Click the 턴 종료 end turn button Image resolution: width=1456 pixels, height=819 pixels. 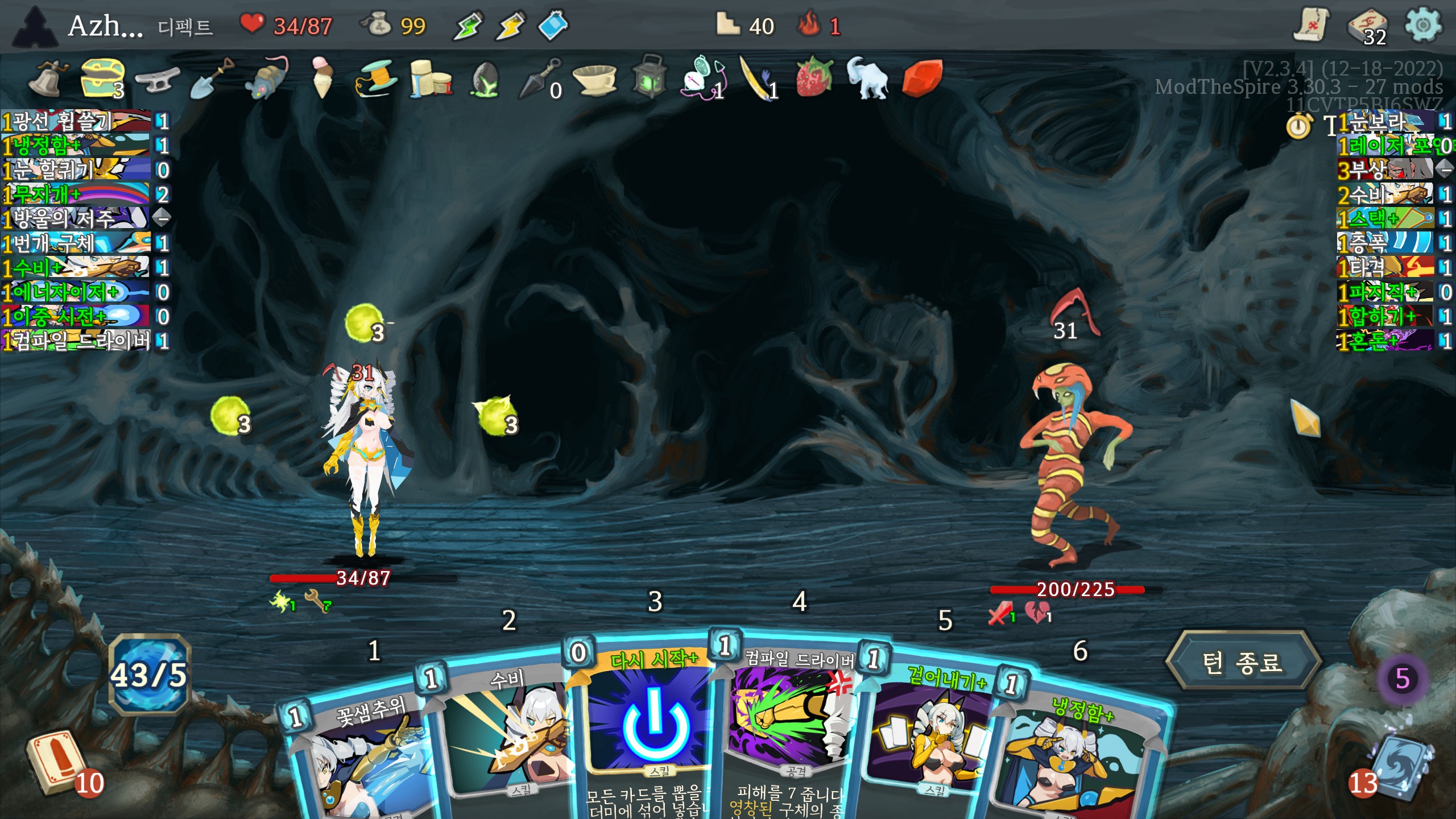pos(1242,663)
